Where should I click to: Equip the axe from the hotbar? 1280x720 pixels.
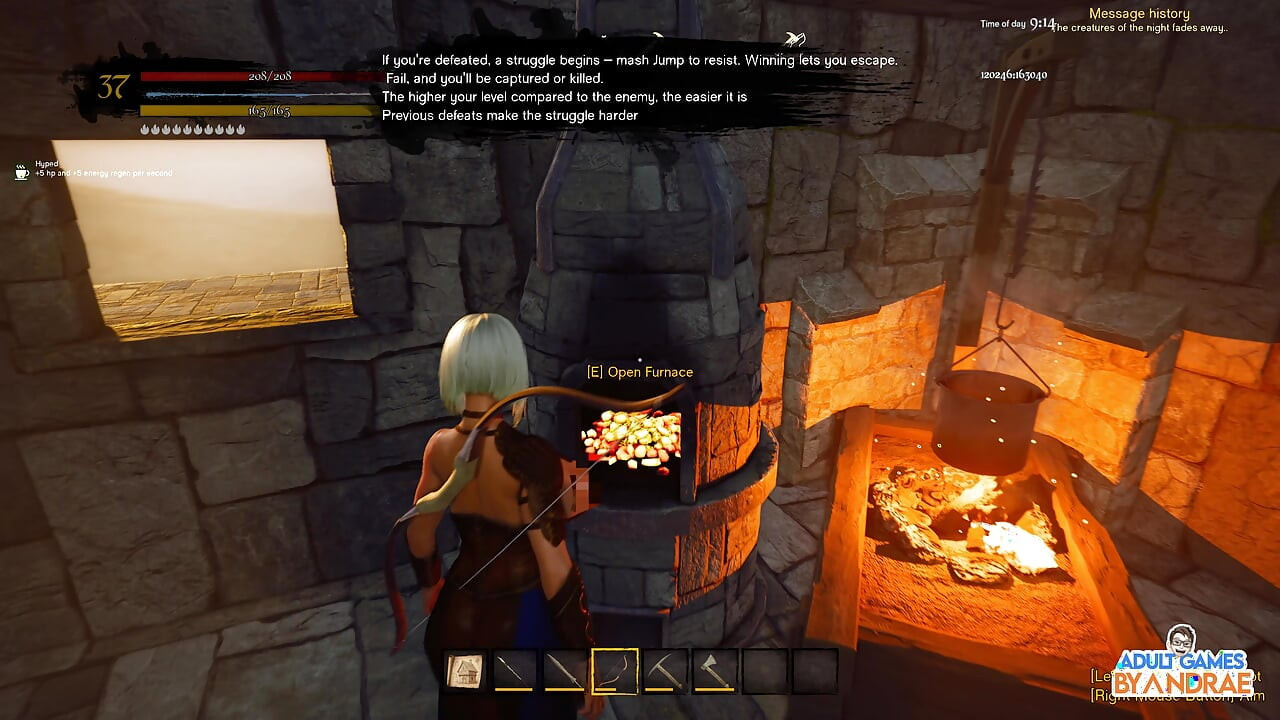(715, 670)
